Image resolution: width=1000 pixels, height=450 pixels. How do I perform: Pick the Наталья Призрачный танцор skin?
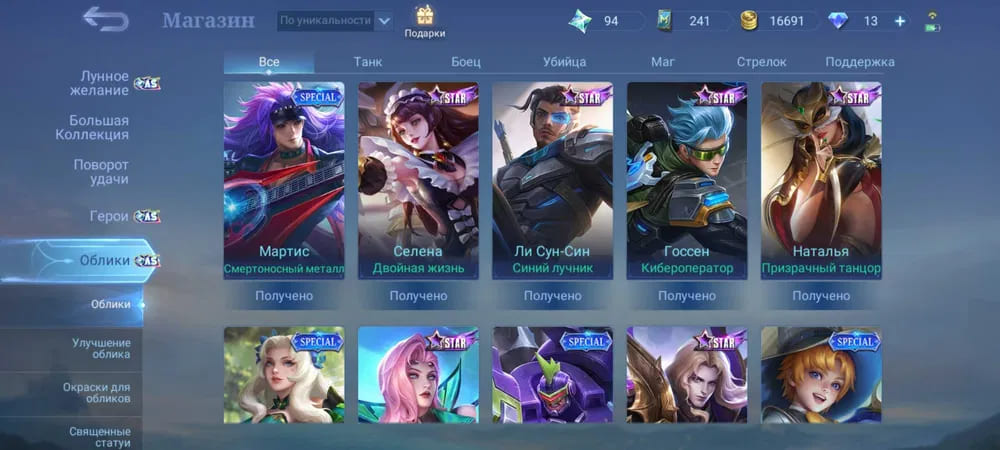(x=821, y=180)
